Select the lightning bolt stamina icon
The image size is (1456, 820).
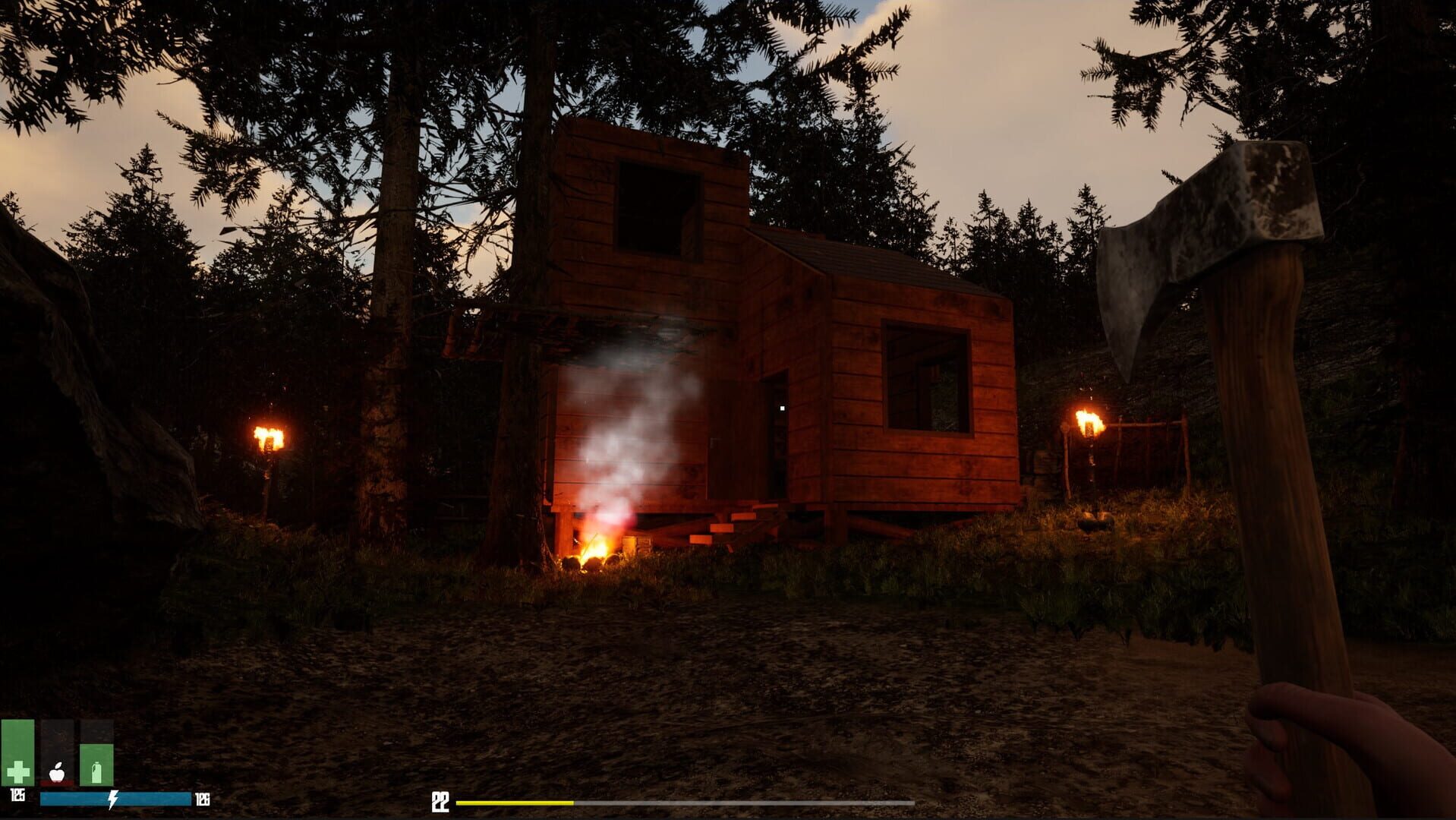click(112, 799)
